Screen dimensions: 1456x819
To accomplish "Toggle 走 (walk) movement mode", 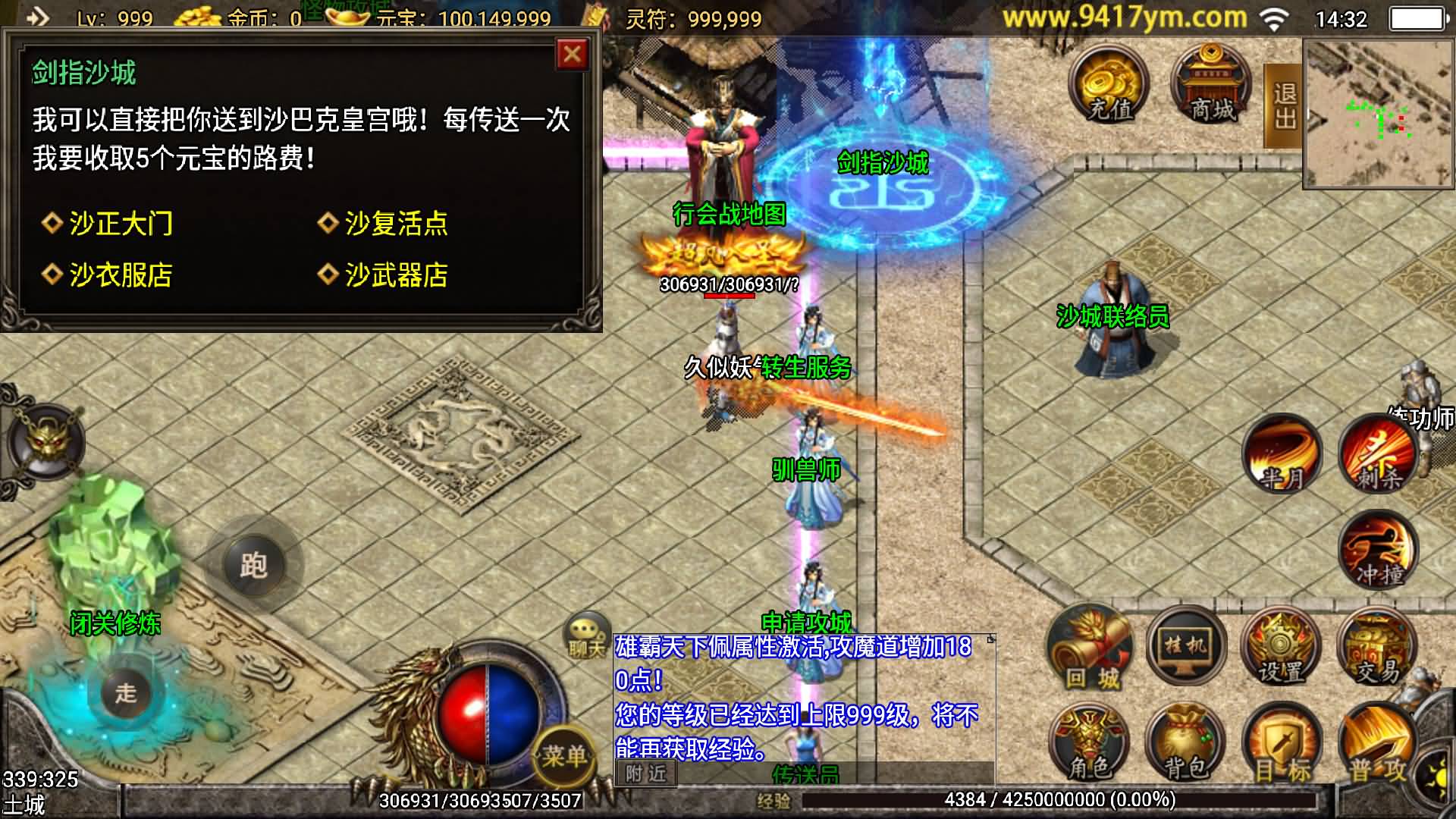I will pos(127,692).
